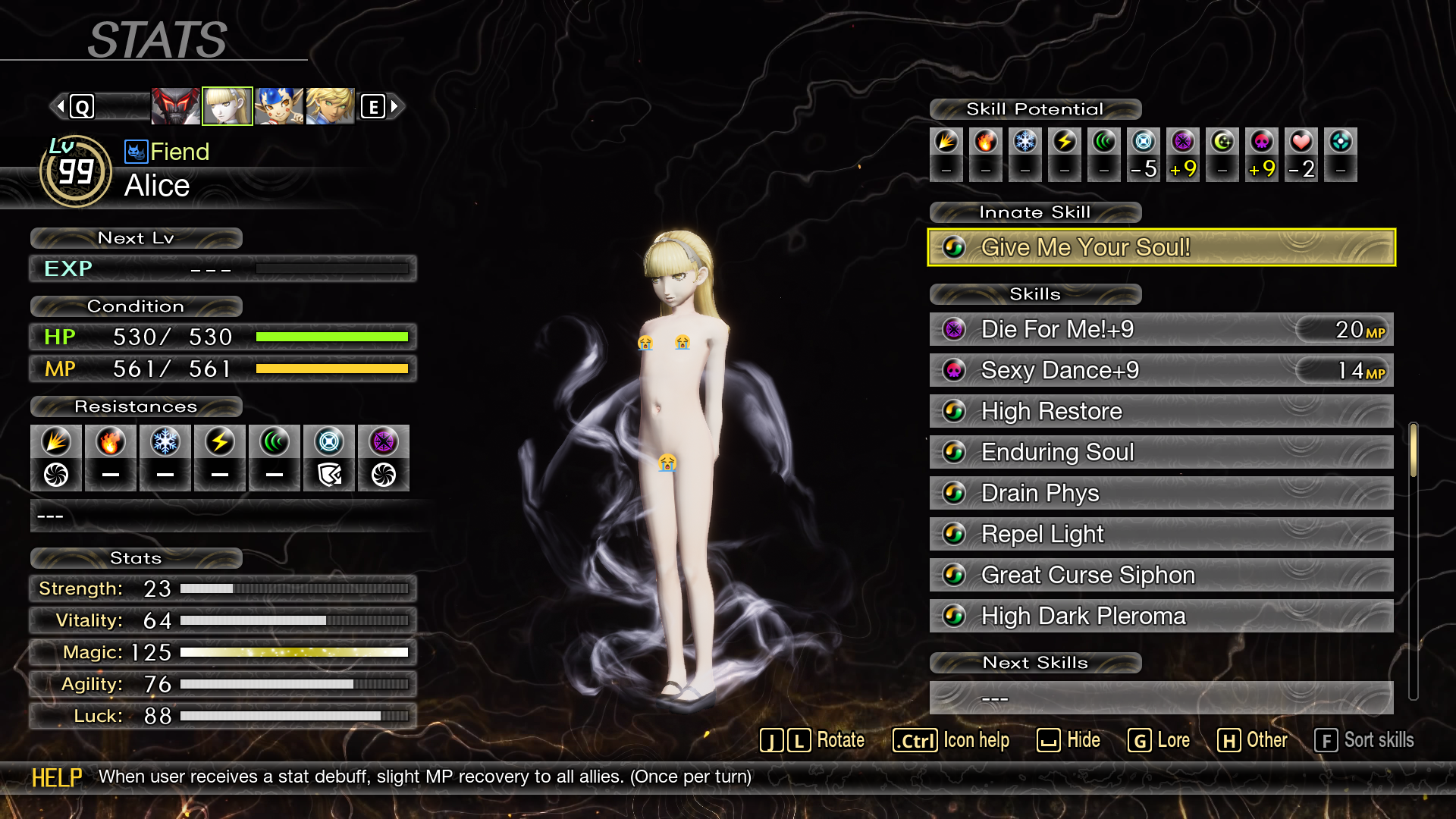Select the Die For Me!+9 skill

(x=1161, y=329)
